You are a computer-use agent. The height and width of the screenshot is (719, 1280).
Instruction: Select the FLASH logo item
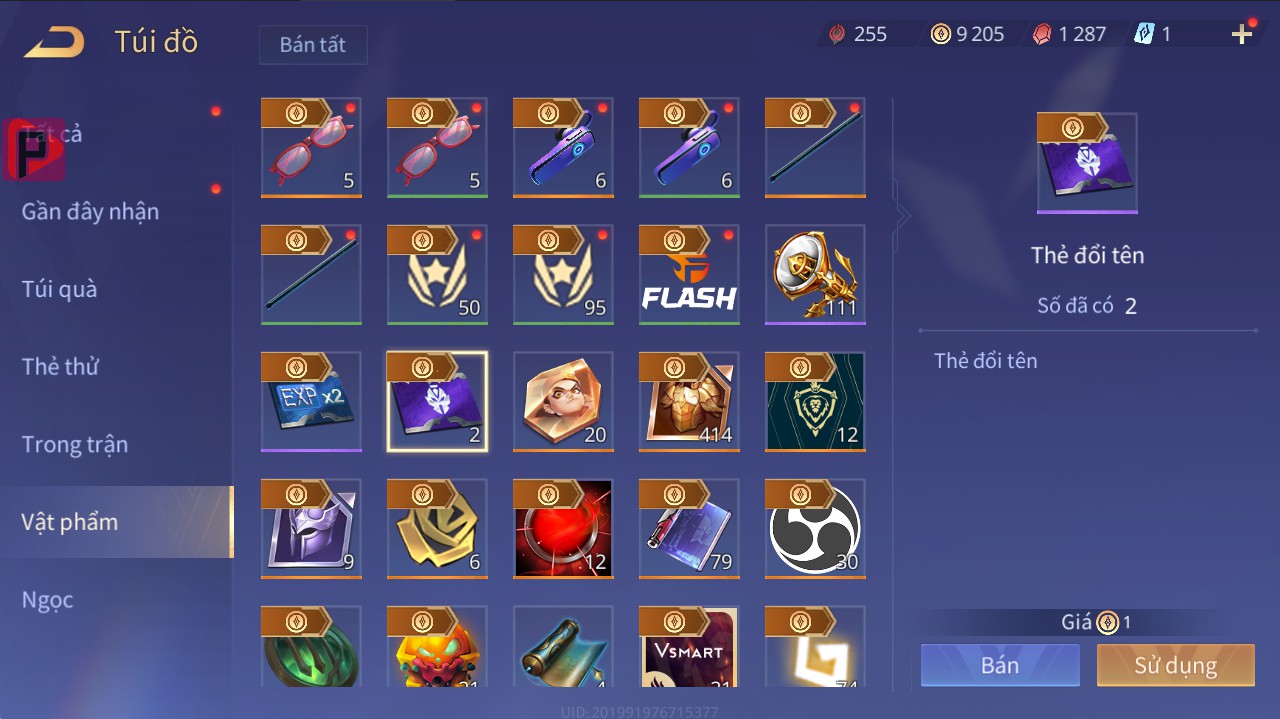tap(689, 275)
